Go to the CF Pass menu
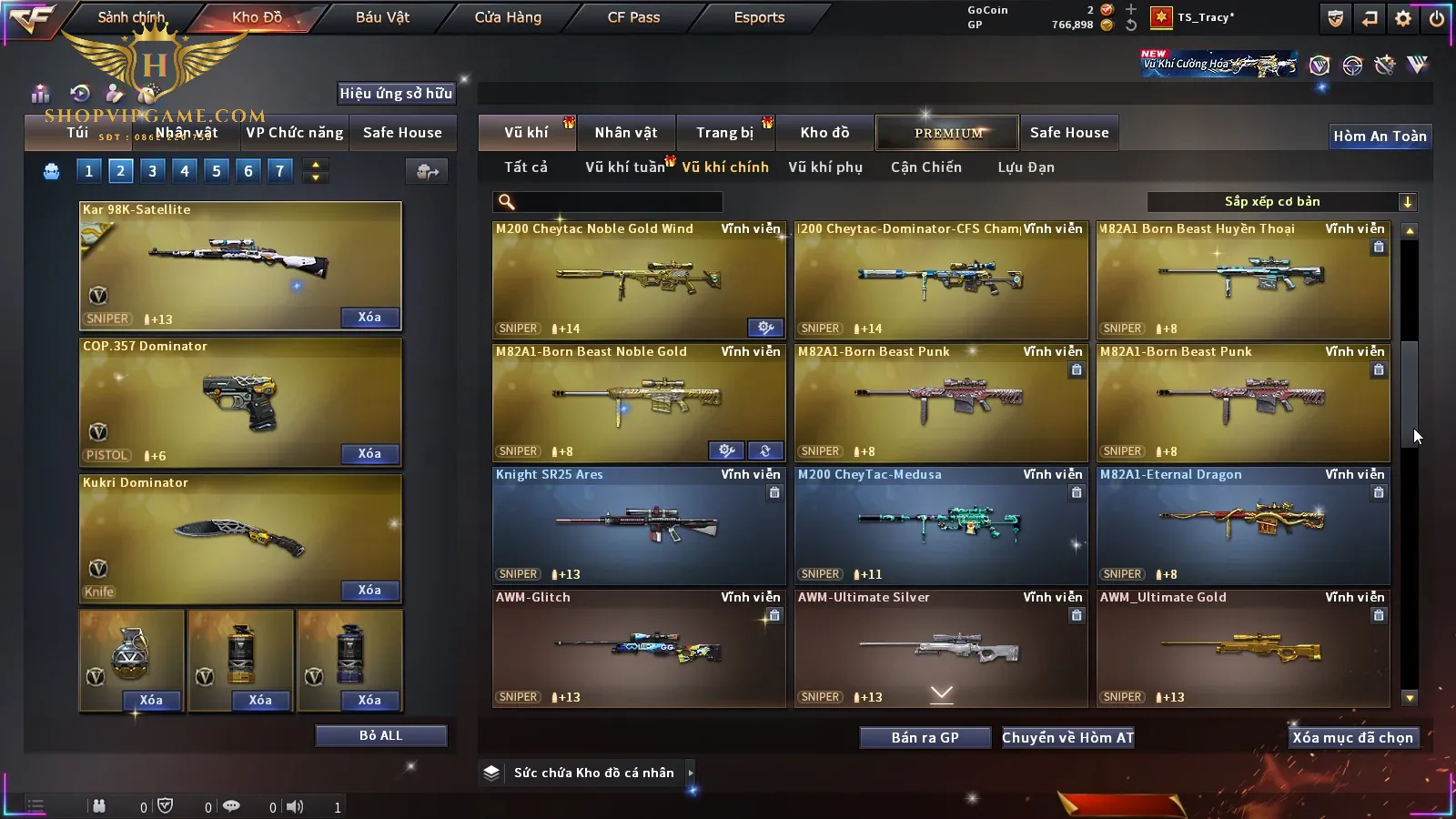This screenshot has height=819, width=1456. (x=633, y=17)
